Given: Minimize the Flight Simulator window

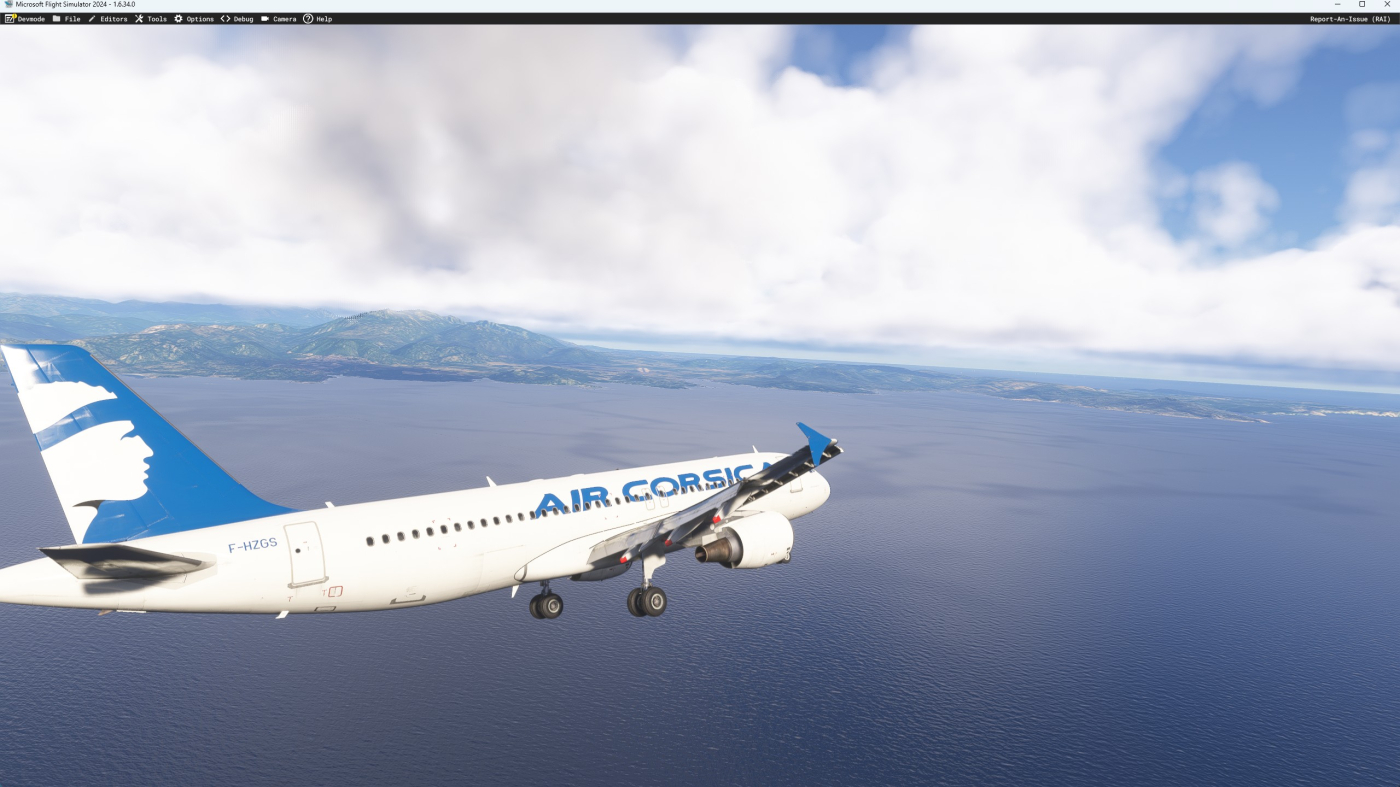Looking at the screenshot, I should [x=1338, y=5].
